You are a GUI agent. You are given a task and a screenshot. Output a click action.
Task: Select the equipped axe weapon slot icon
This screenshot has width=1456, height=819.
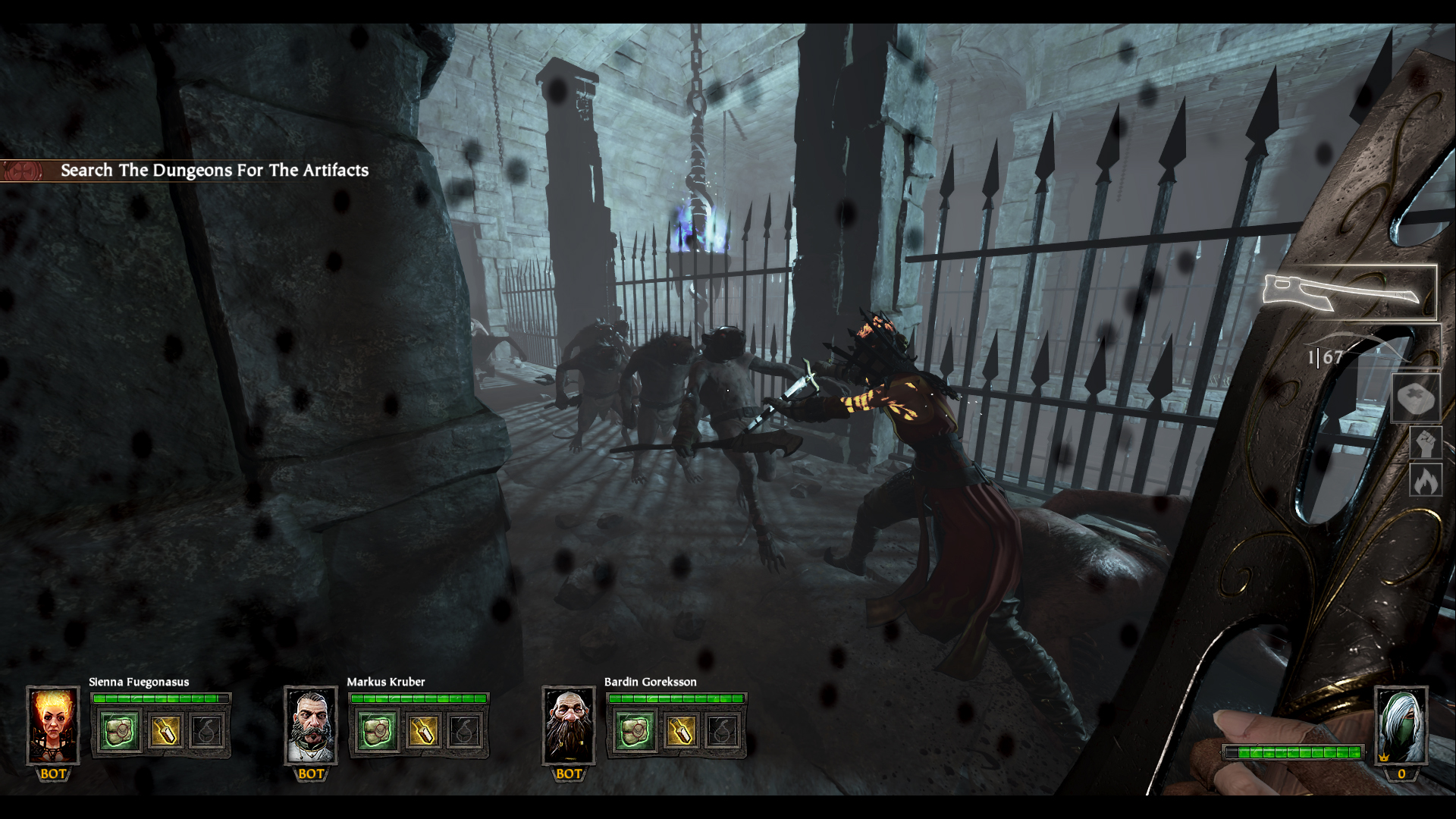(1350, 292)
